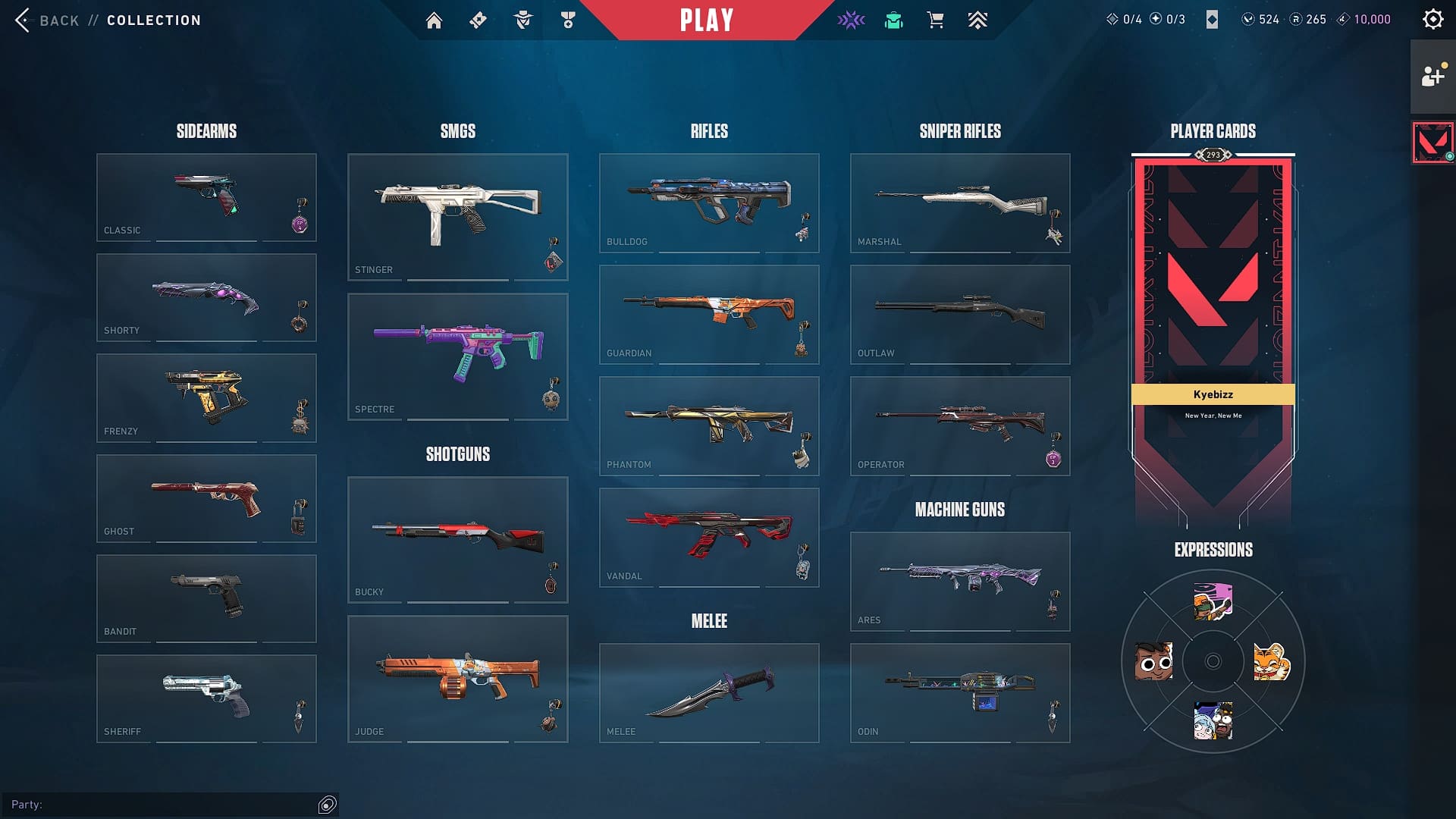Open the Battle Pass chevron icon
The height and width of the screenshot is (819, 1456).
point(977,20)
